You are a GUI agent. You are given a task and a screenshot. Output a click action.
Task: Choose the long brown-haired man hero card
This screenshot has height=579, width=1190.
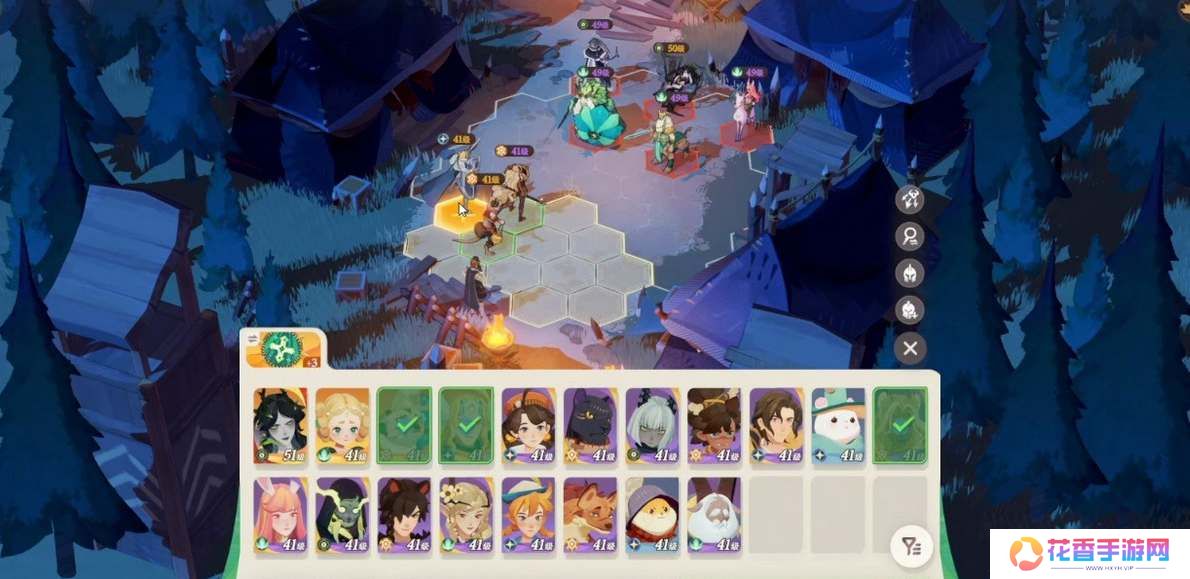(776, 426)
